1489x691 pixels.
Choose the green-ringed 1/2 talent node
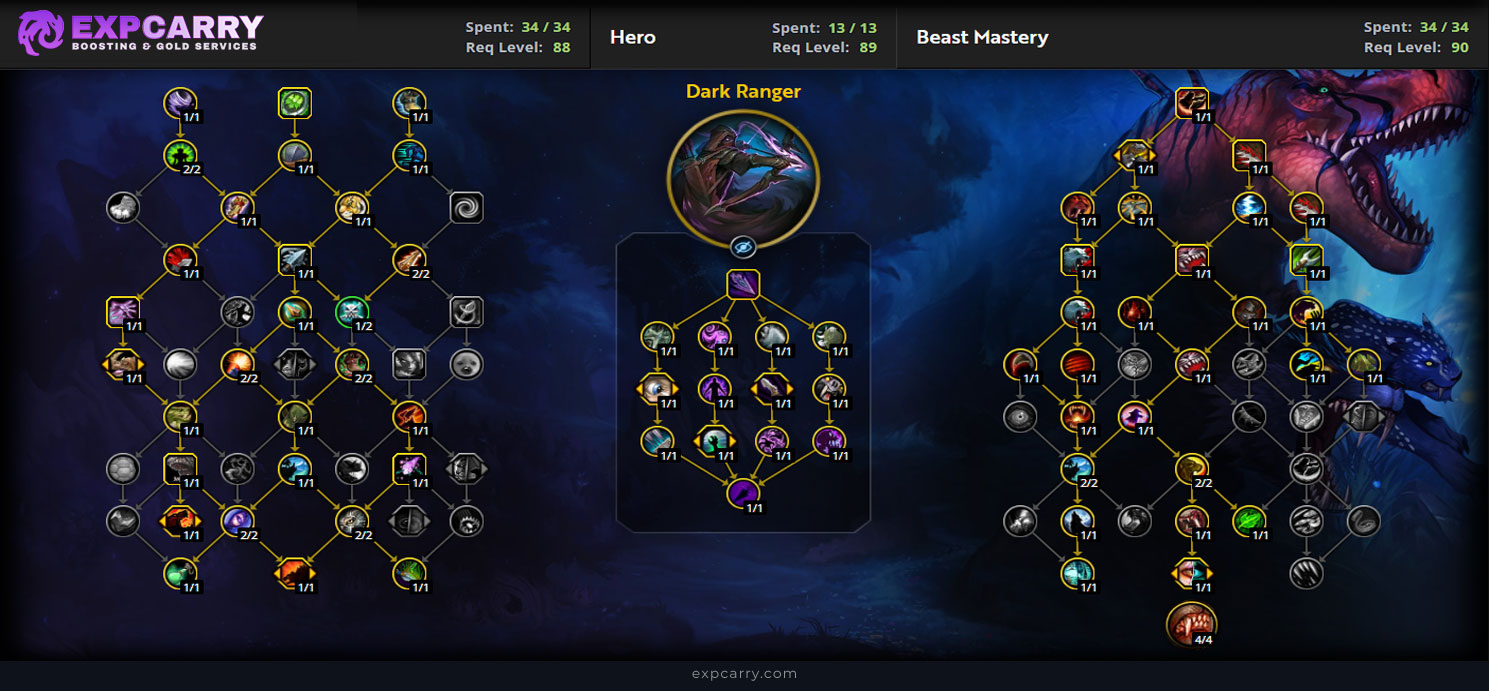click(x=352, y=312)
